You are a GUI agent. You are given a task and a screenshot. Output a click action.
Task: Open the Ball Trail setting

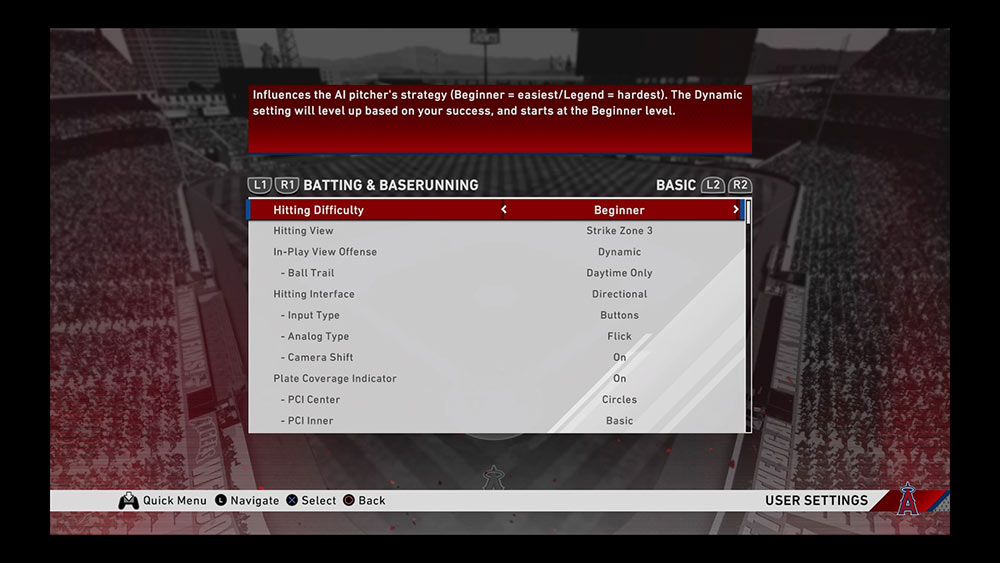pyautogui.click(x=497, y=273)
